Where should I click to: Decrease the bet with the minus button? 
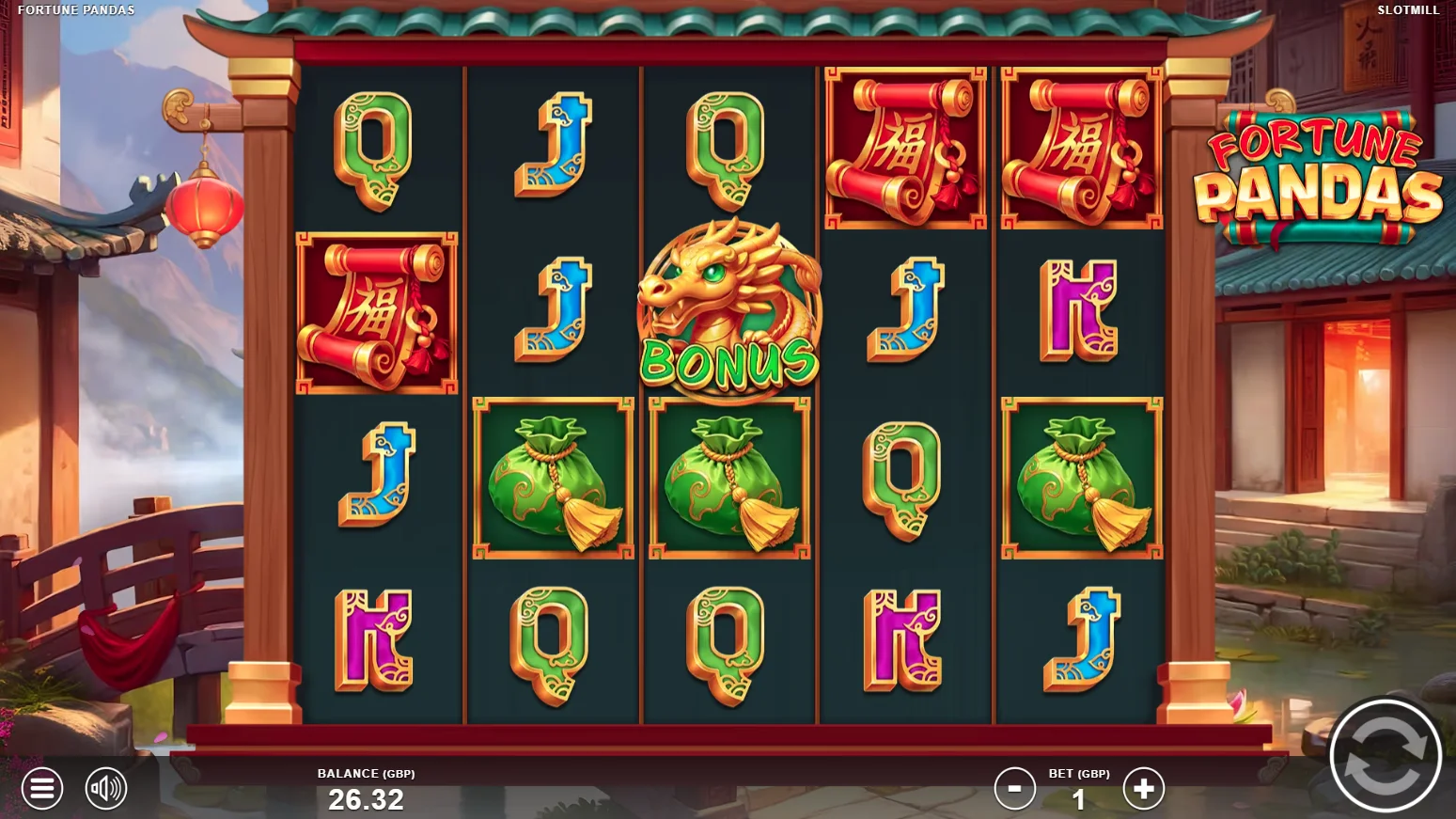coord(1015,789)
